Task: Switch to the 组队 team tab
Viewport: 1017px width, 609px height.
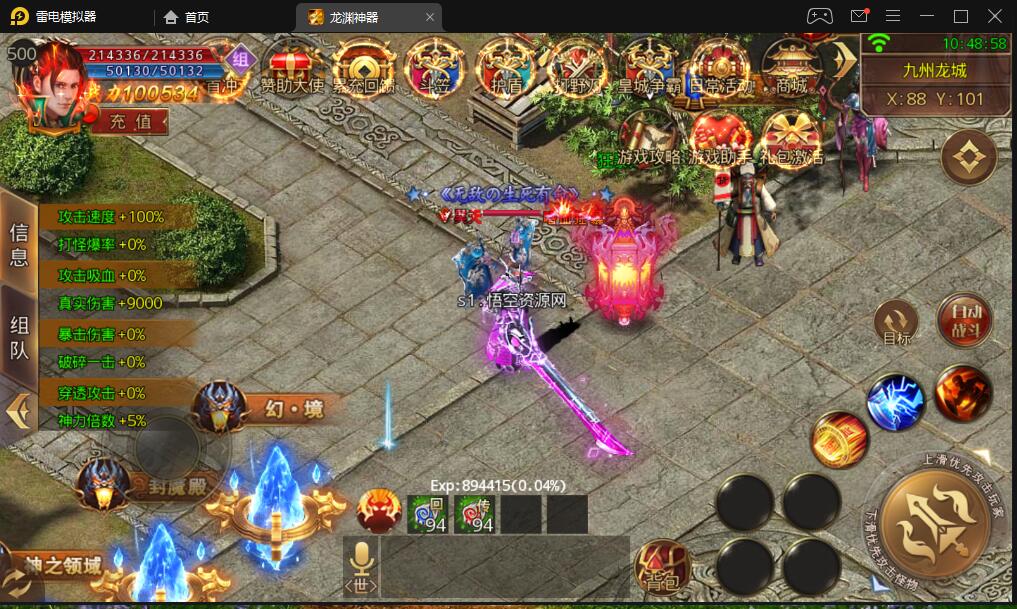Action: tap(19, 338)
